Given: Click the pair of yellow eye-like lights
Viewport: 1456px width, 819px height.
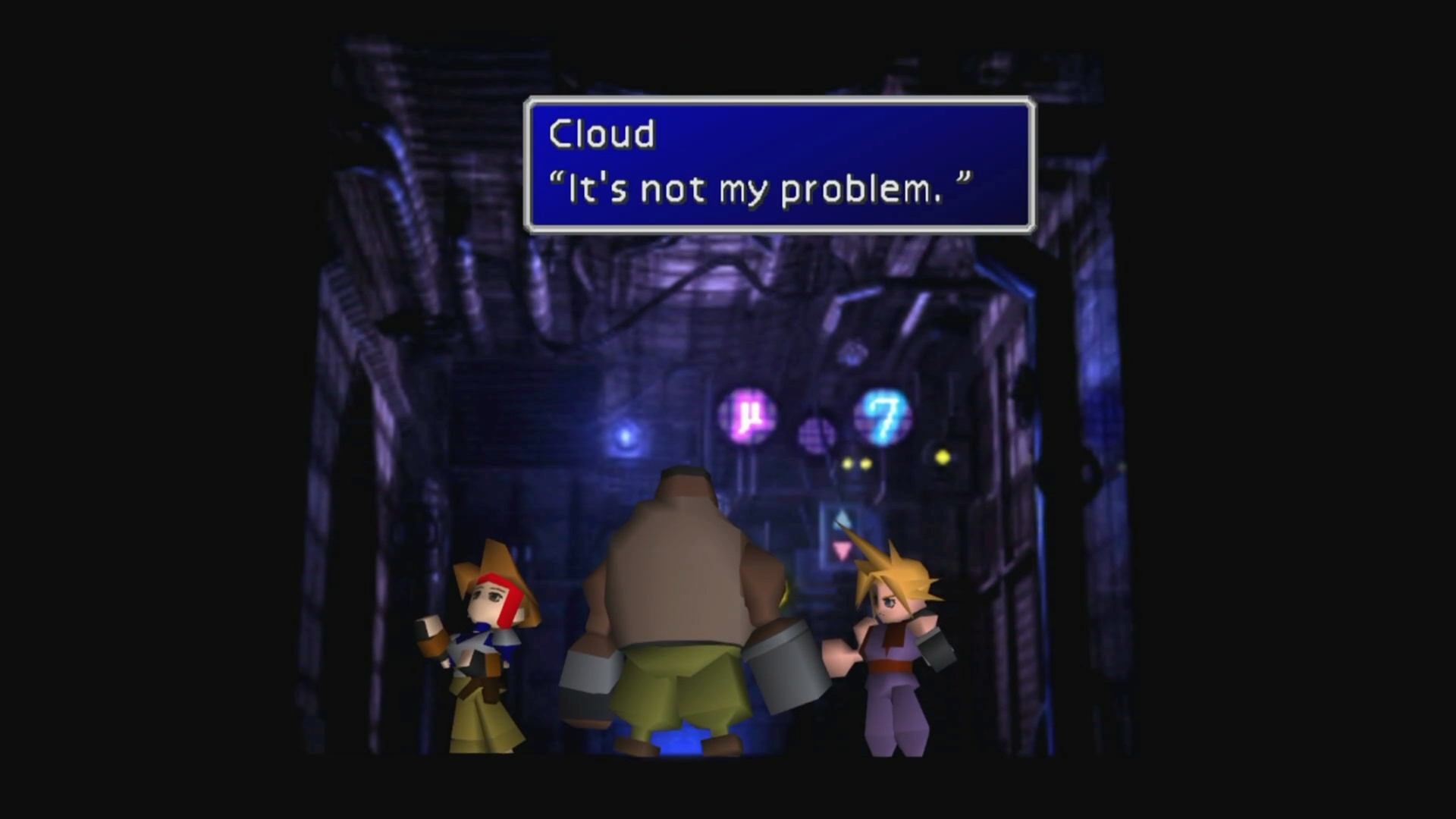Looking at the screenshot, I should 855,463.
